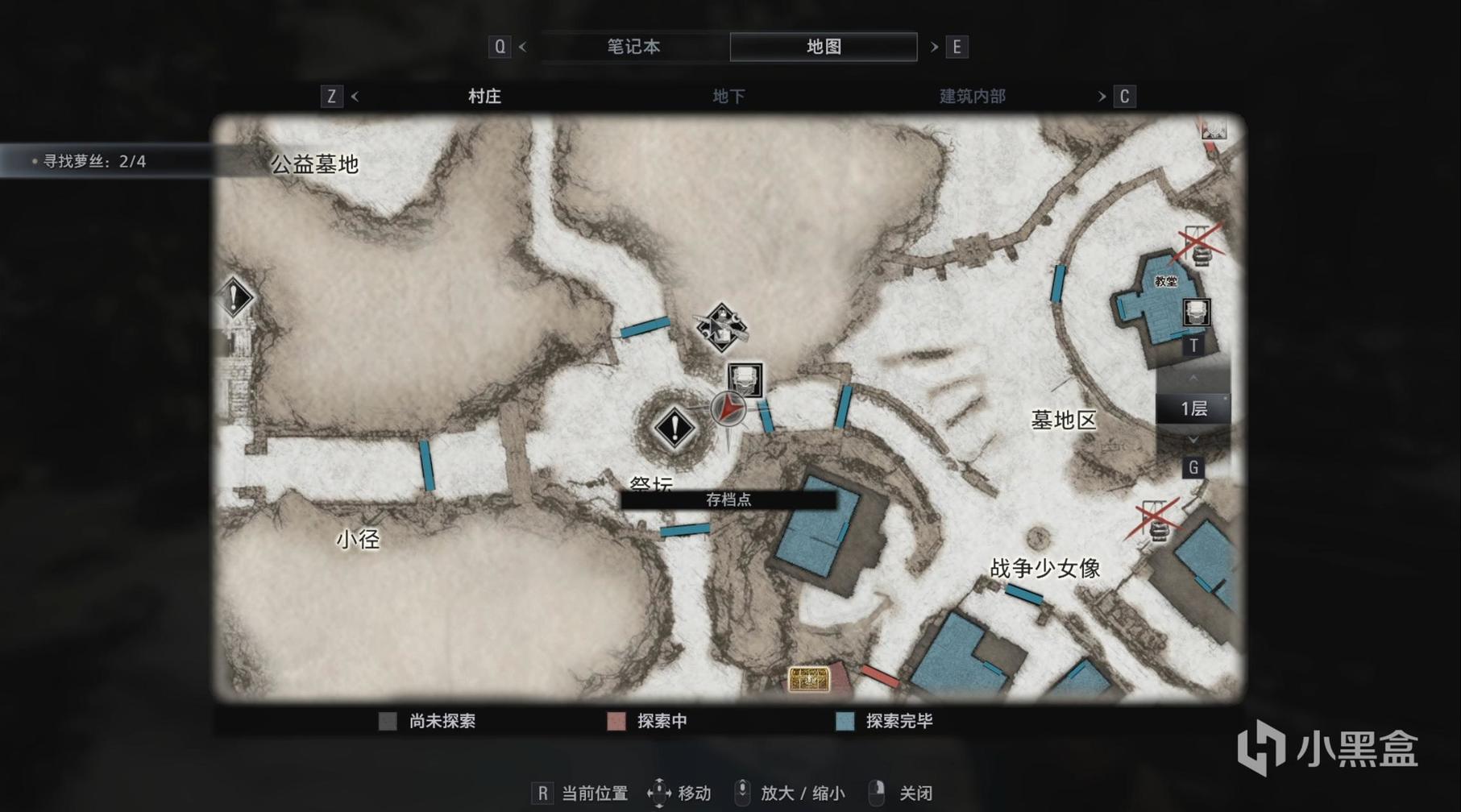The image size is (1461, 812).
Task: Go down one floor with the down arrow
Action: [x=1193, y=439]
